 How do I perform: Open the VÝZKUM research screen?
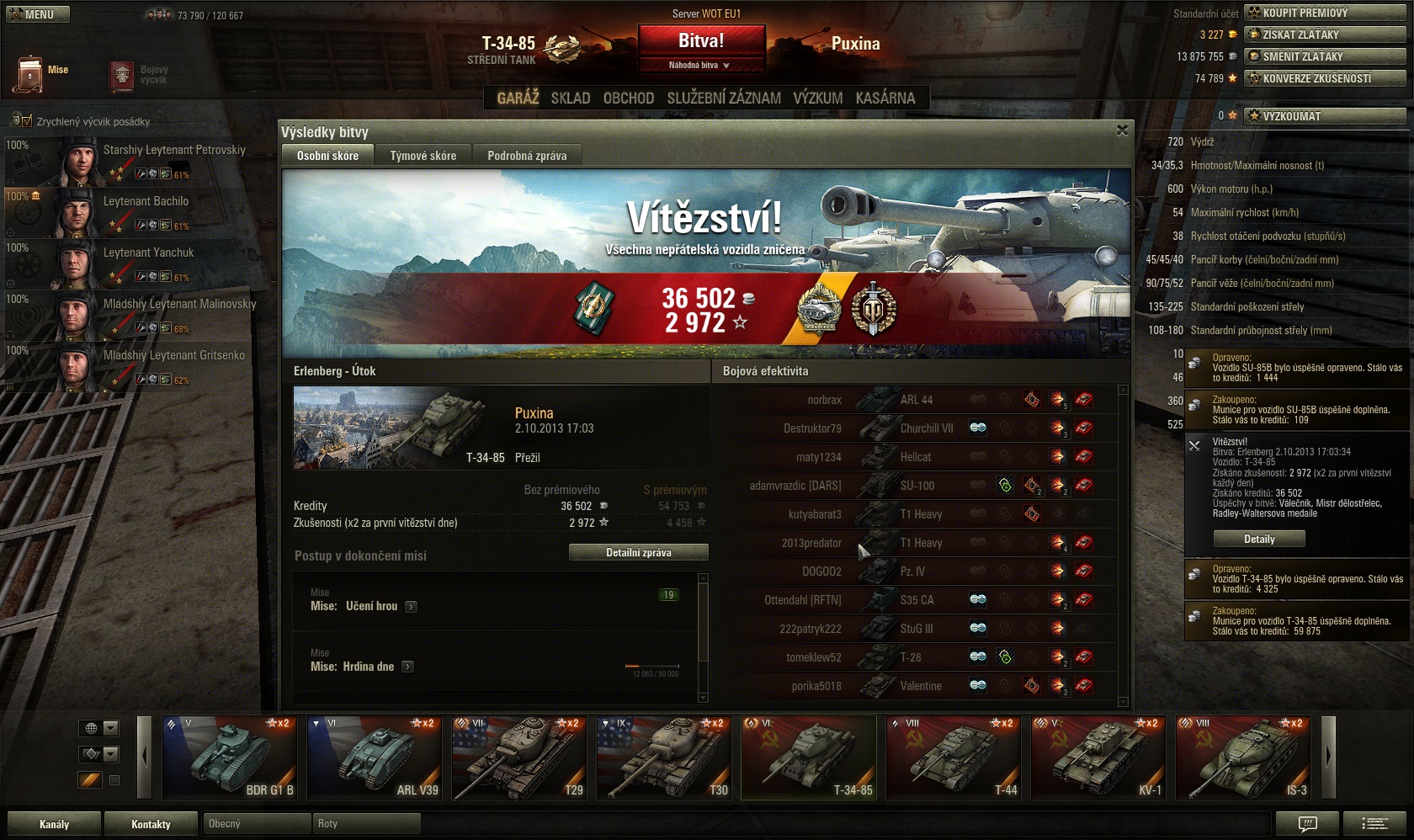pyautogui.click(x=817, y=98)
